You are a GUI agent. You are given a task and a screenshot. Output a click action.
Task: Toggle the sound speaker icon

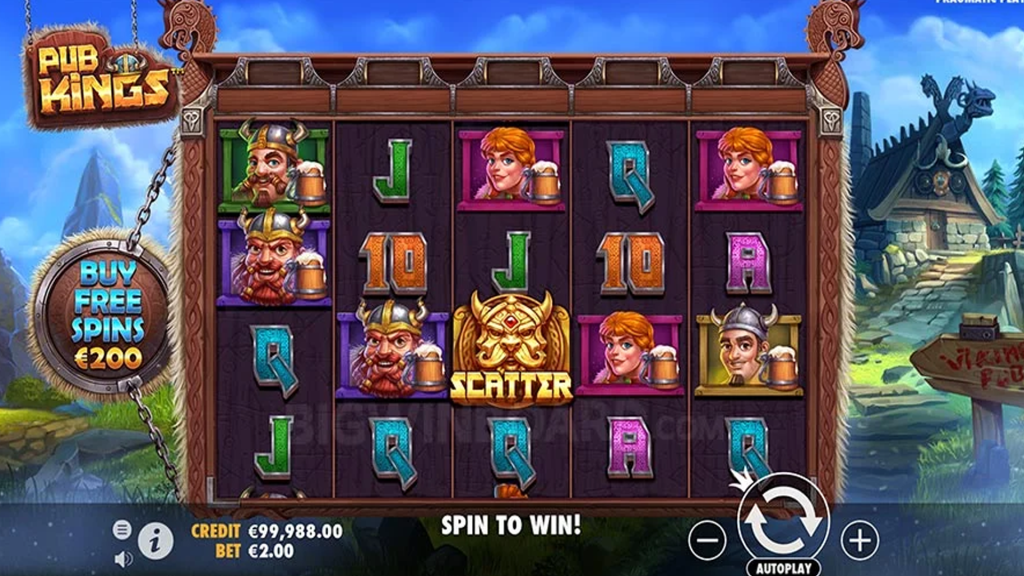pos(123,558)
